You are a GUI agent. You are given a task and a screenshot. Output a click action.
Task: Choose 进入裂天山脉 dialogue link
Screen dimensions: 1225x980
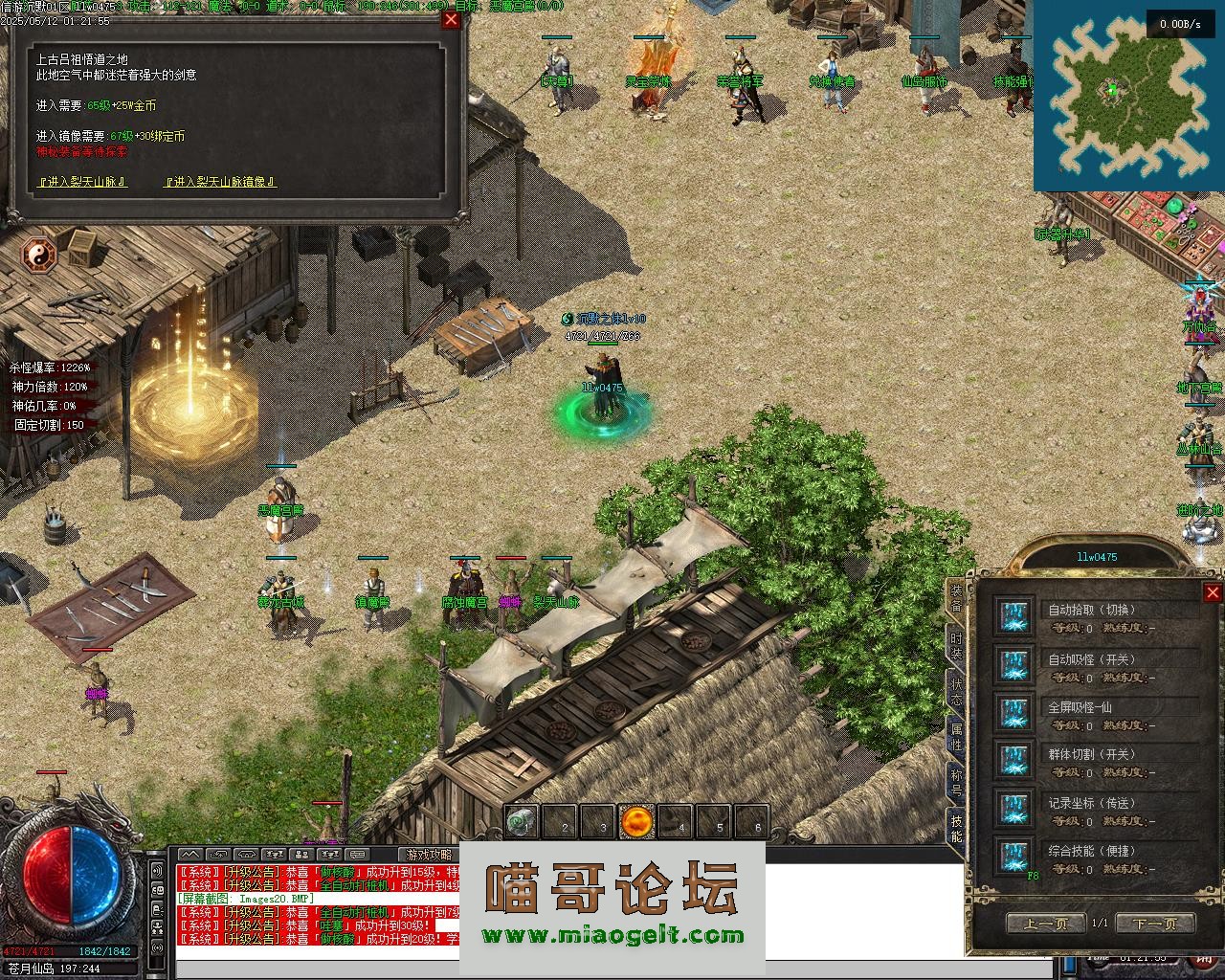(82, 182)
